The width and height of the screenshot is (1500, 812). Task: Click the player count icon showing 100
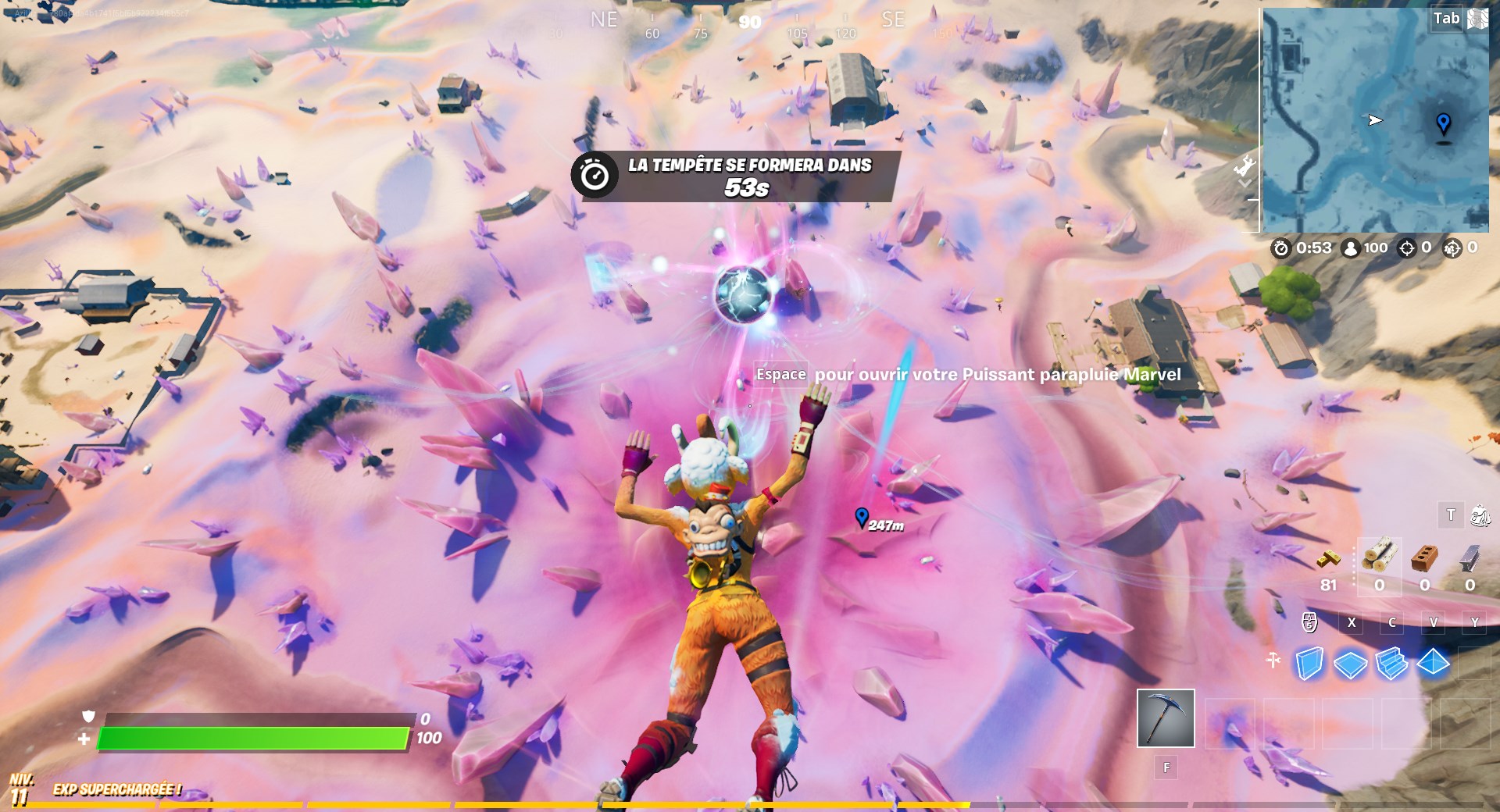point(1350,249)
